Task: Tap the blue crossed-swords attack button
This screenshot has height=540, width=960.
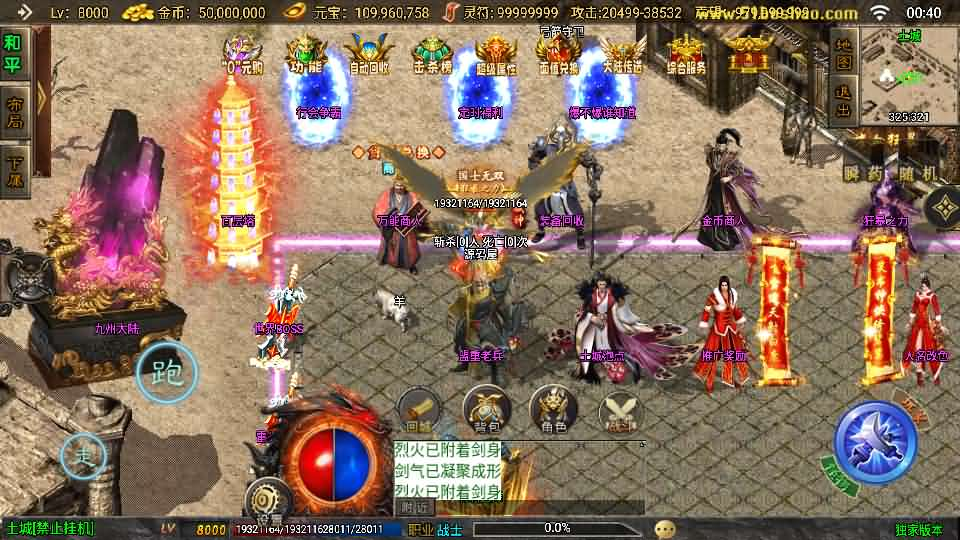Action: pos(875,442)
